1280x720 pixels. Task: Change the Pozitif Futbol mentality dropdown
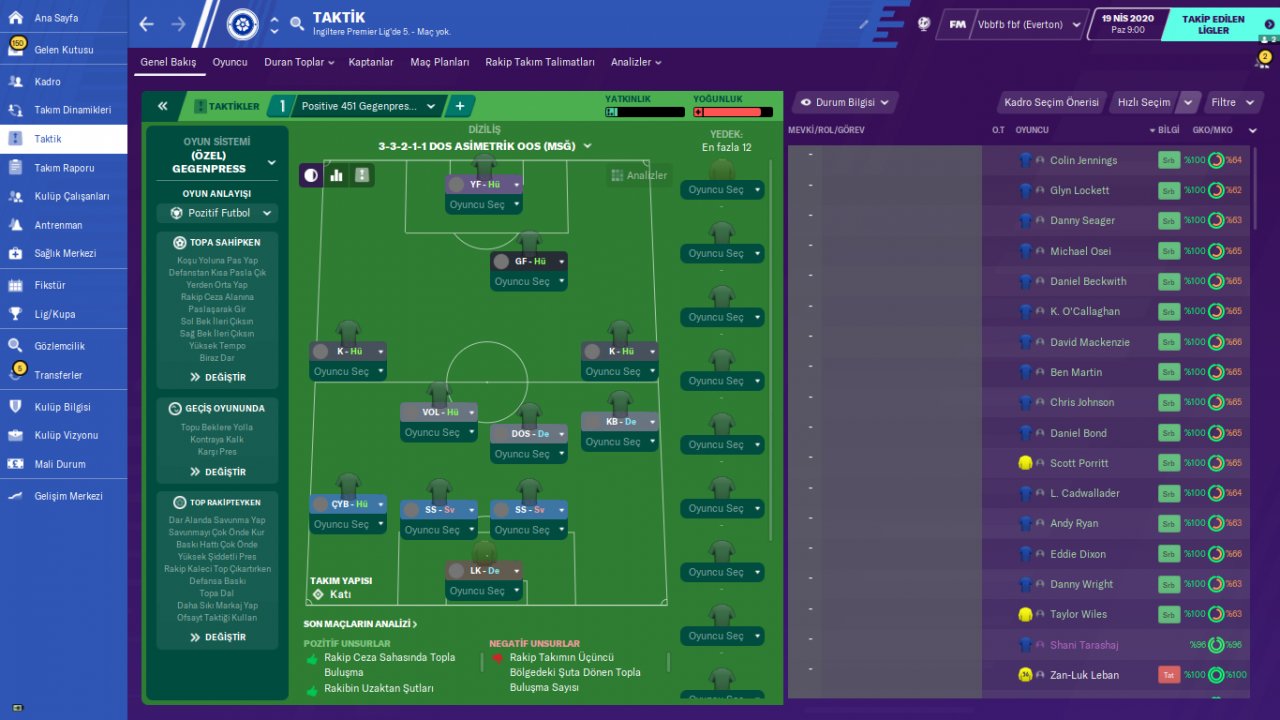pos(218,213)
